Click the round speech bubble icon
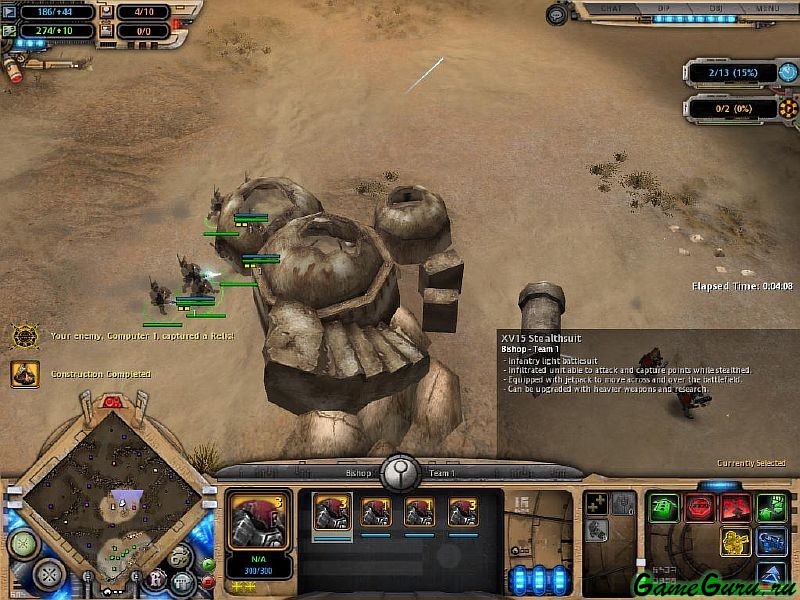The height and width of the screenshot is (600, 800). (x=181, y=557)
